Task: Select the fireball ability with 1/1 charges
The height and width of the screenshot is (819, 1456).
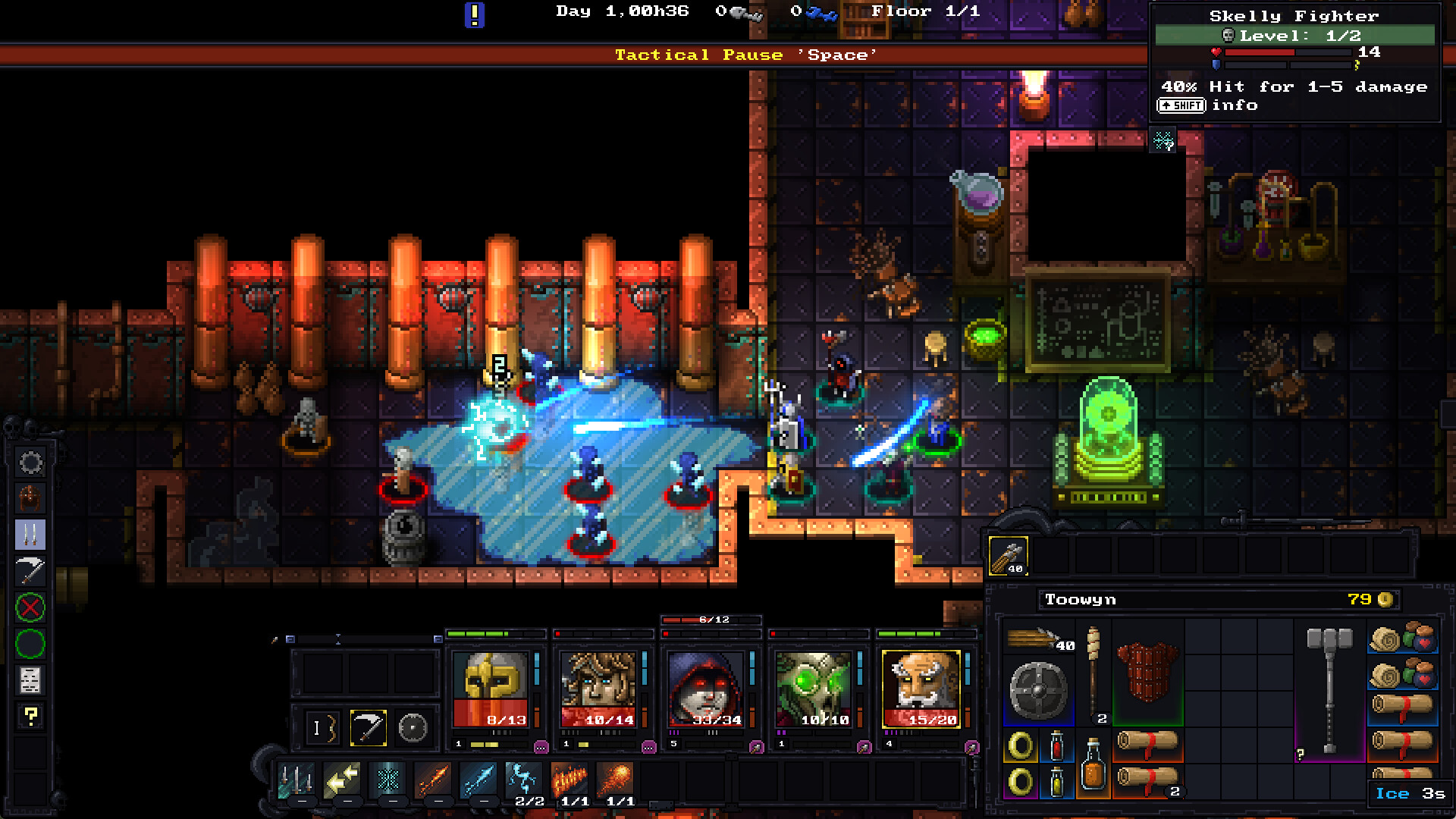Action: pyautogui.click(x=616, y=778)
